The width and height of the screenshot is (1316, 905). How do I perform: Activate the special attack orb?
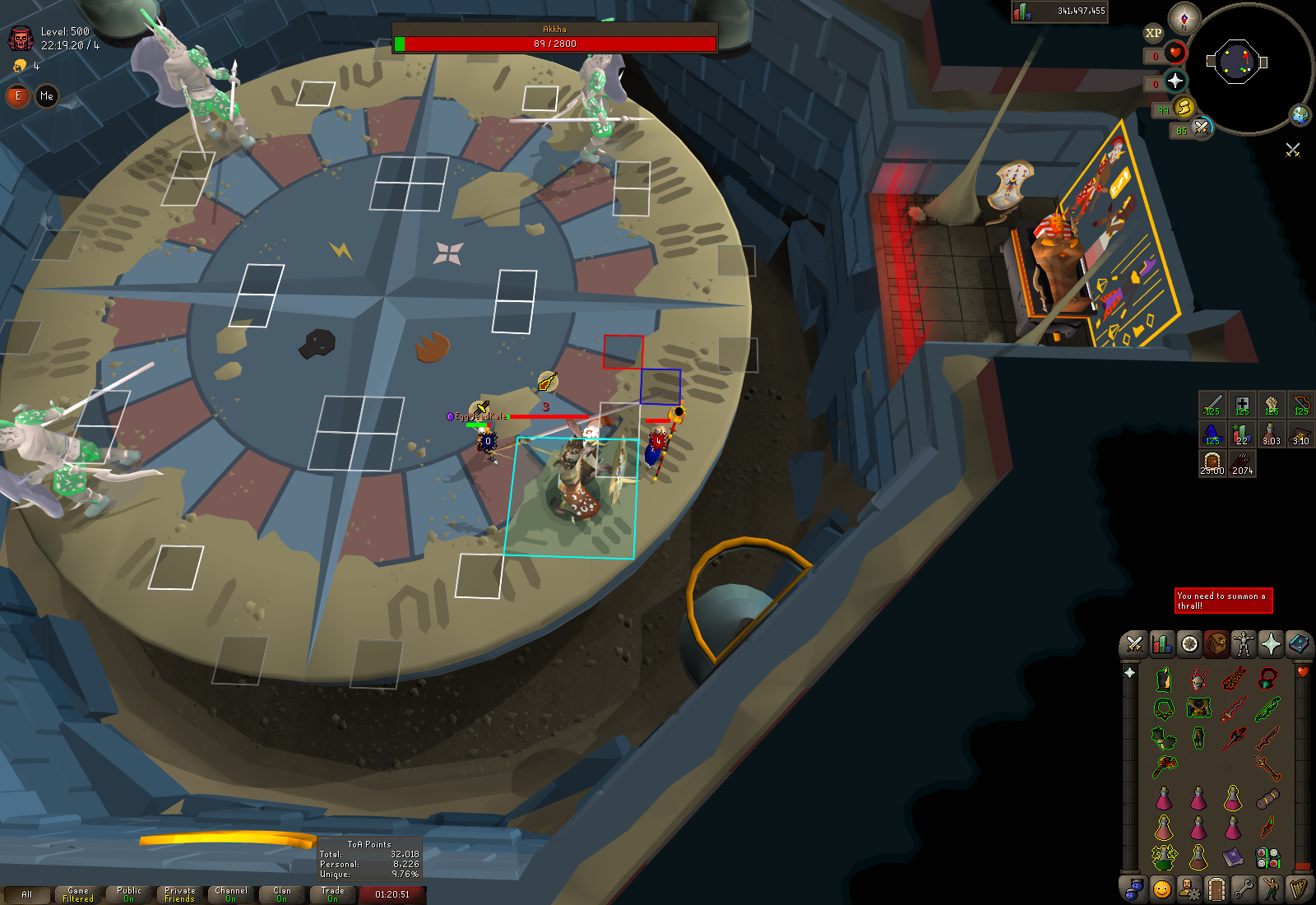point(1201,128)
